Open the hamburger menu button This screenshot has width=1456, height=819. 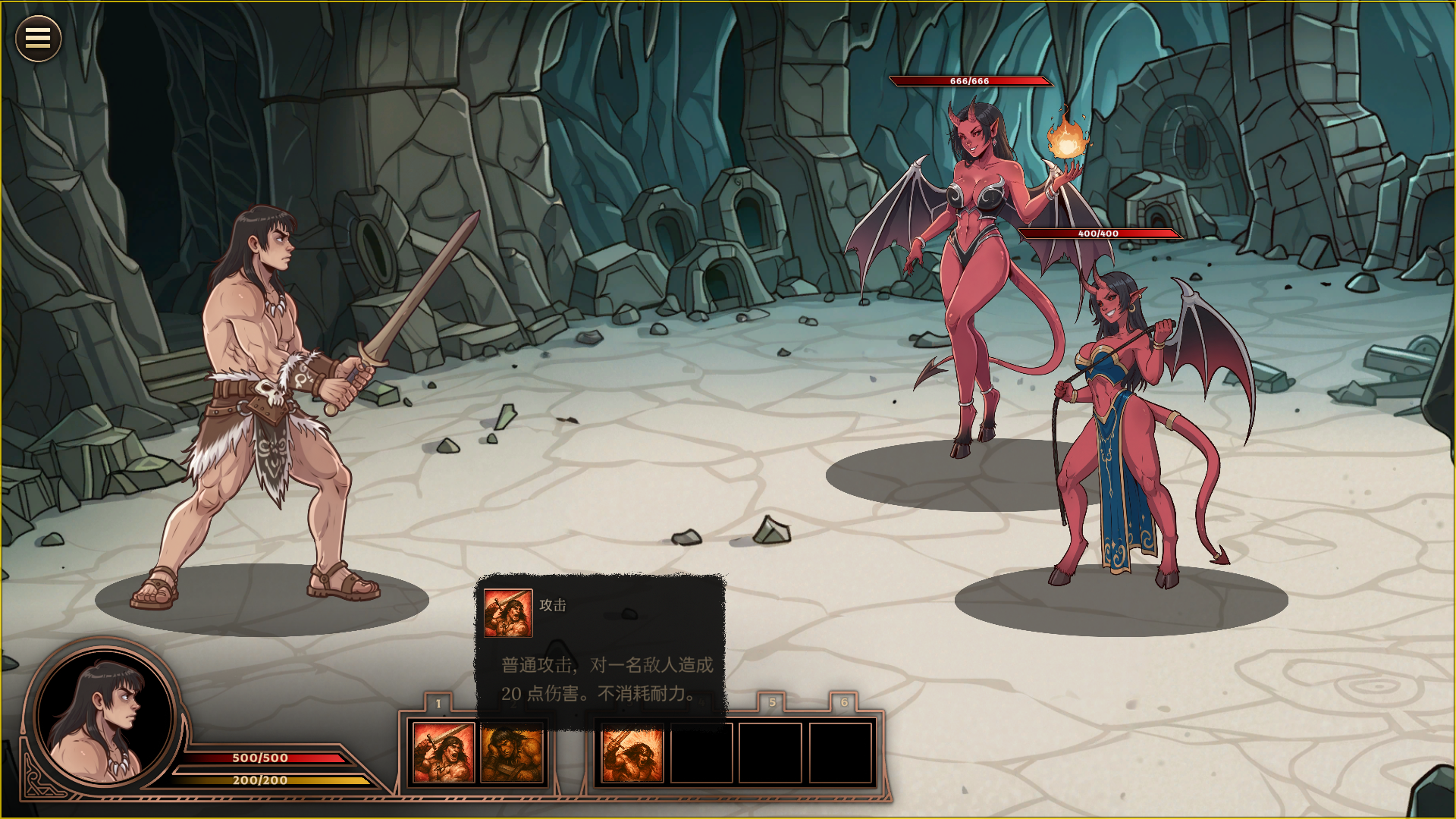pyautogui.click(x=38, y=38)
